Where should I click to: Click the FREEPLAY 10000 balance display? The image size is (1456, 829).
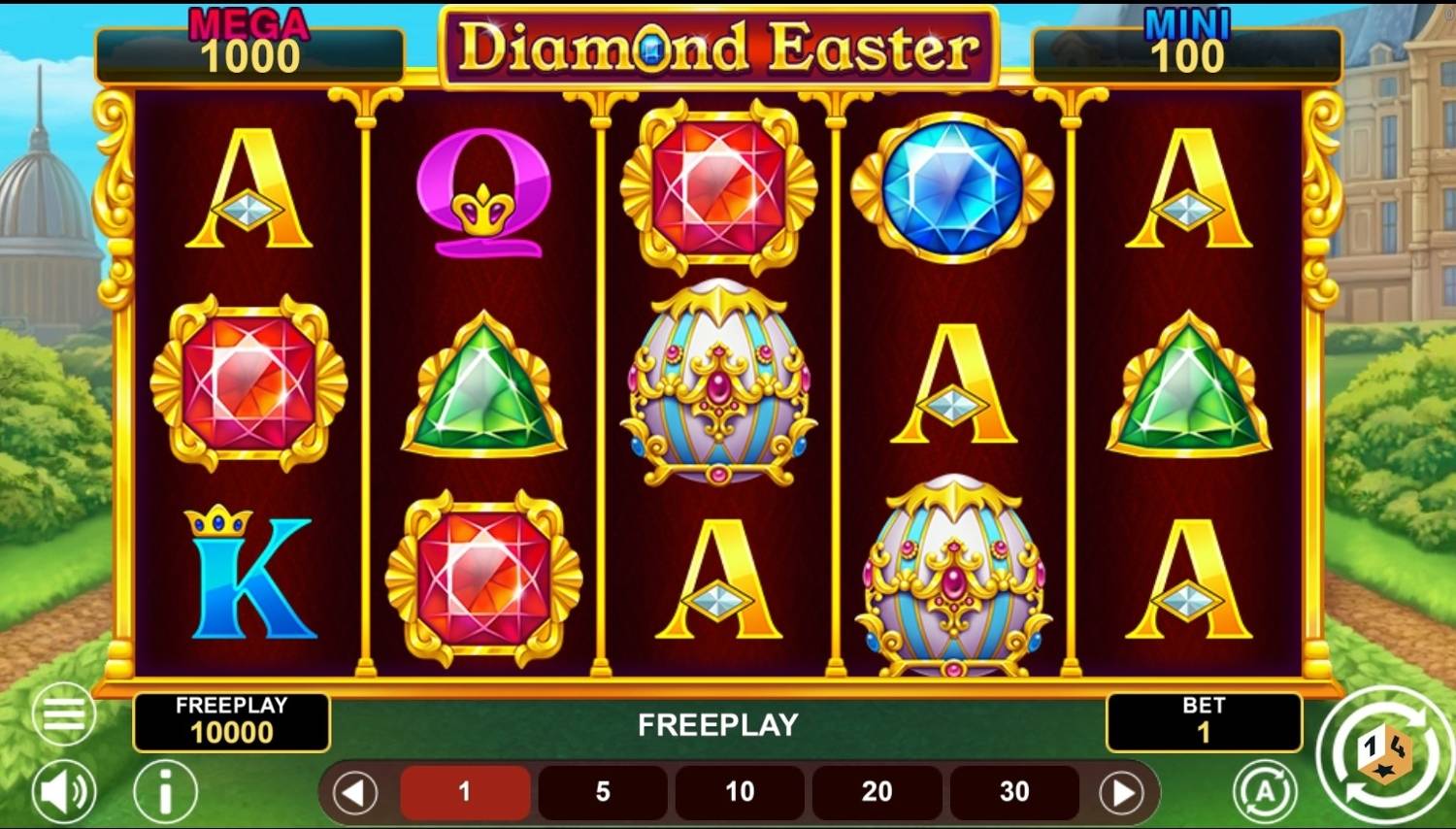coord(232,721)
